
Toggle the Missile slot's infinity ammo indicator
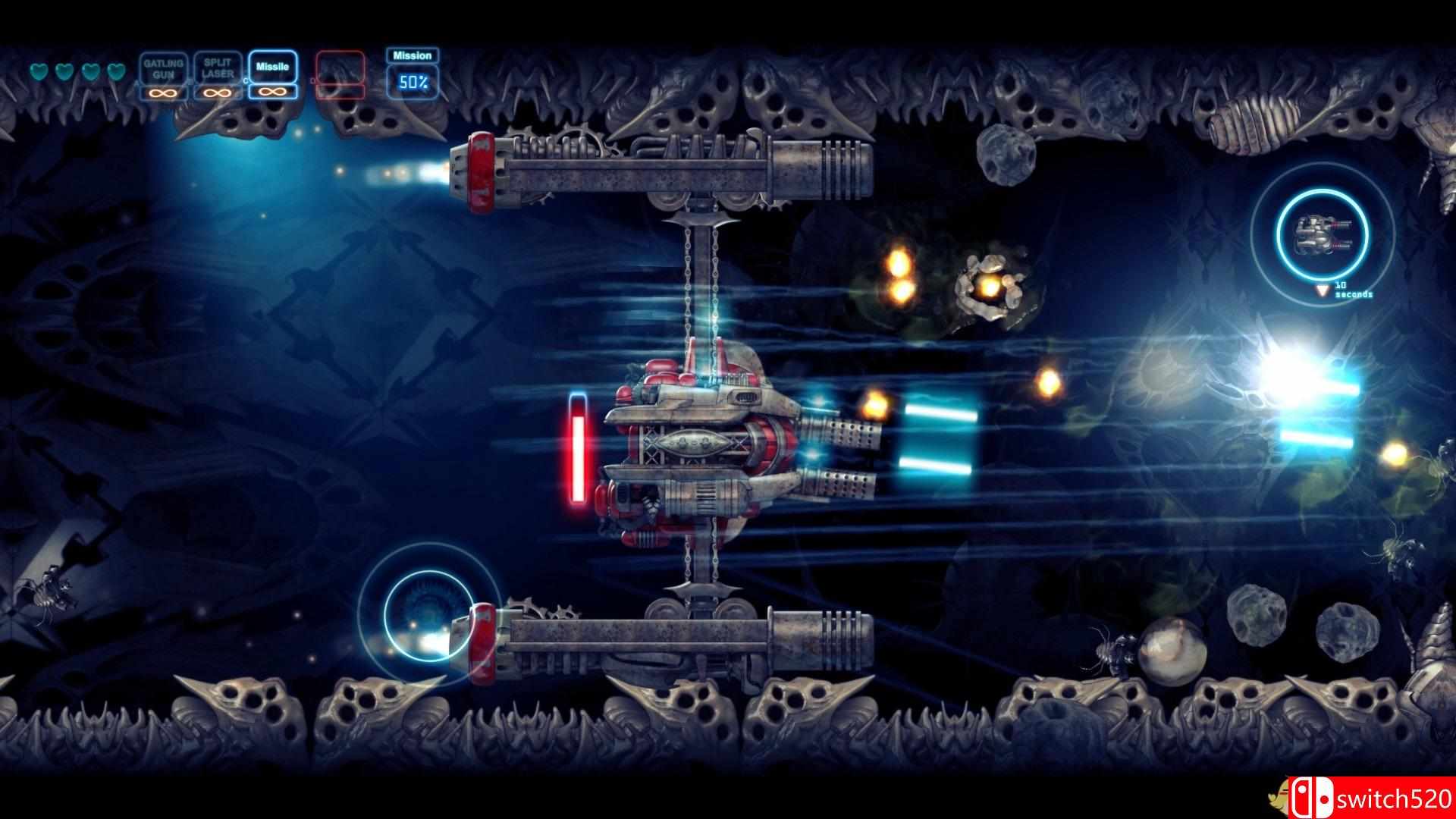[x=271, y=93]
